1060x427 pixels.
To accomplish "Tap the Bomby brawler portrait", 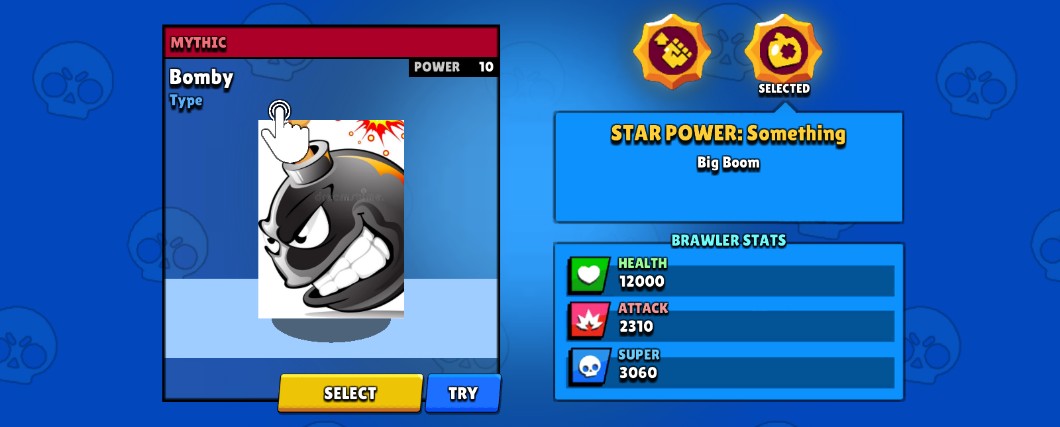I will pos(331,219).
